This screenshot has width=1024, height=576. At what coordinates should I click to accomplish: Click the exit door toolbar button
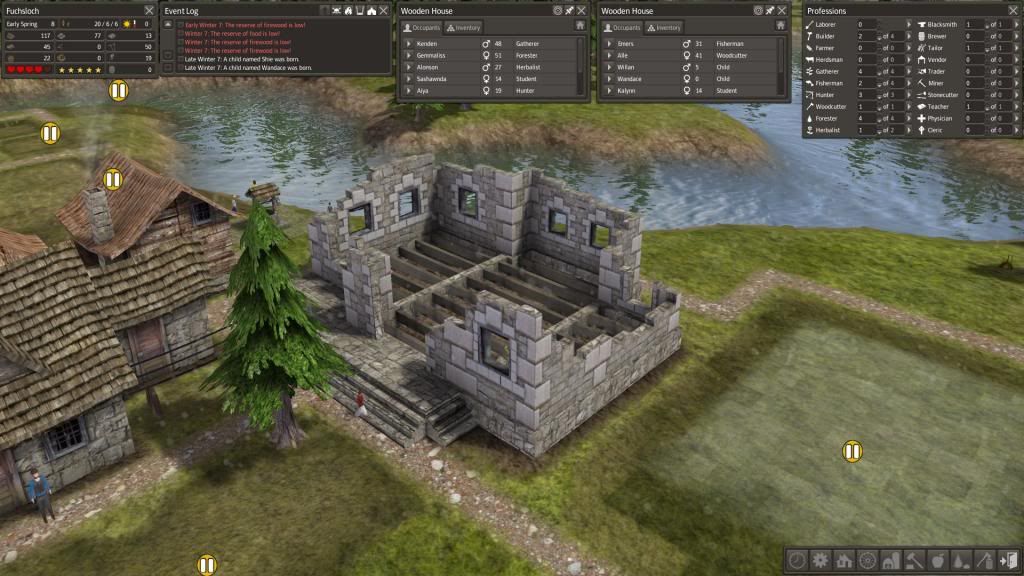tap(1006, 560)
